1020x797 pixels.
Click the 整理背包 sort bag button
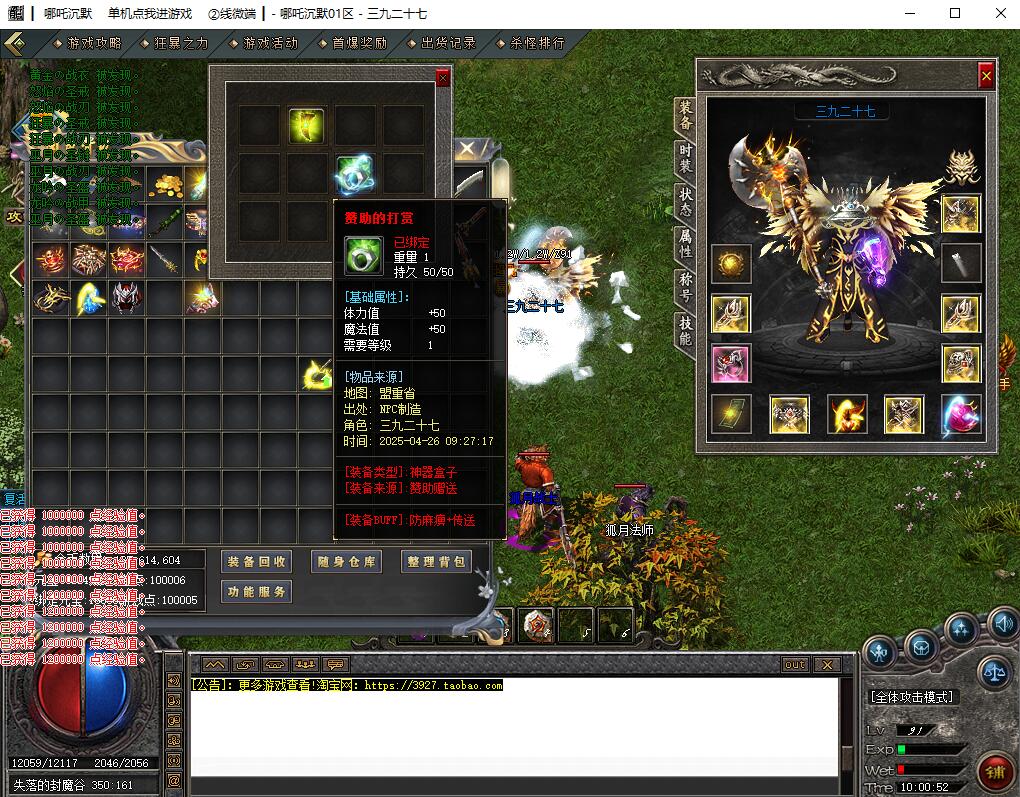click(x=437, y=562)
